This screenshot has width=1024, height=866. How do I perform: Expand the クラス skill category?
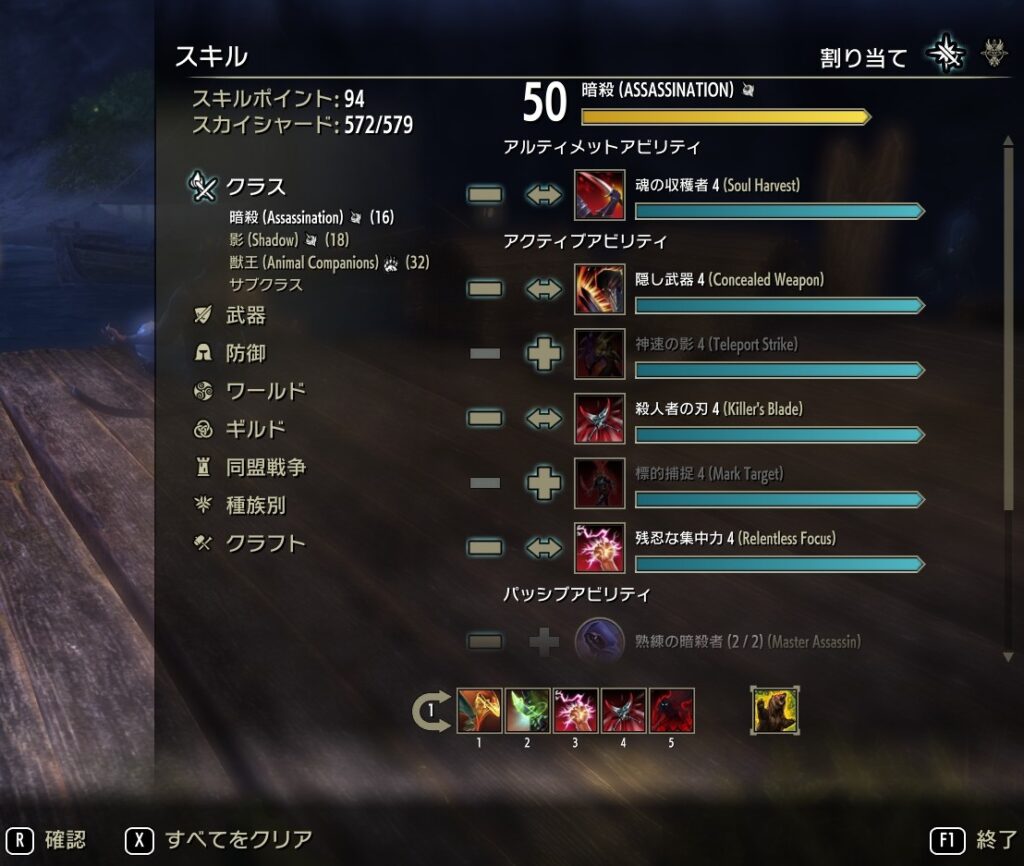click(x=255, y=187)
